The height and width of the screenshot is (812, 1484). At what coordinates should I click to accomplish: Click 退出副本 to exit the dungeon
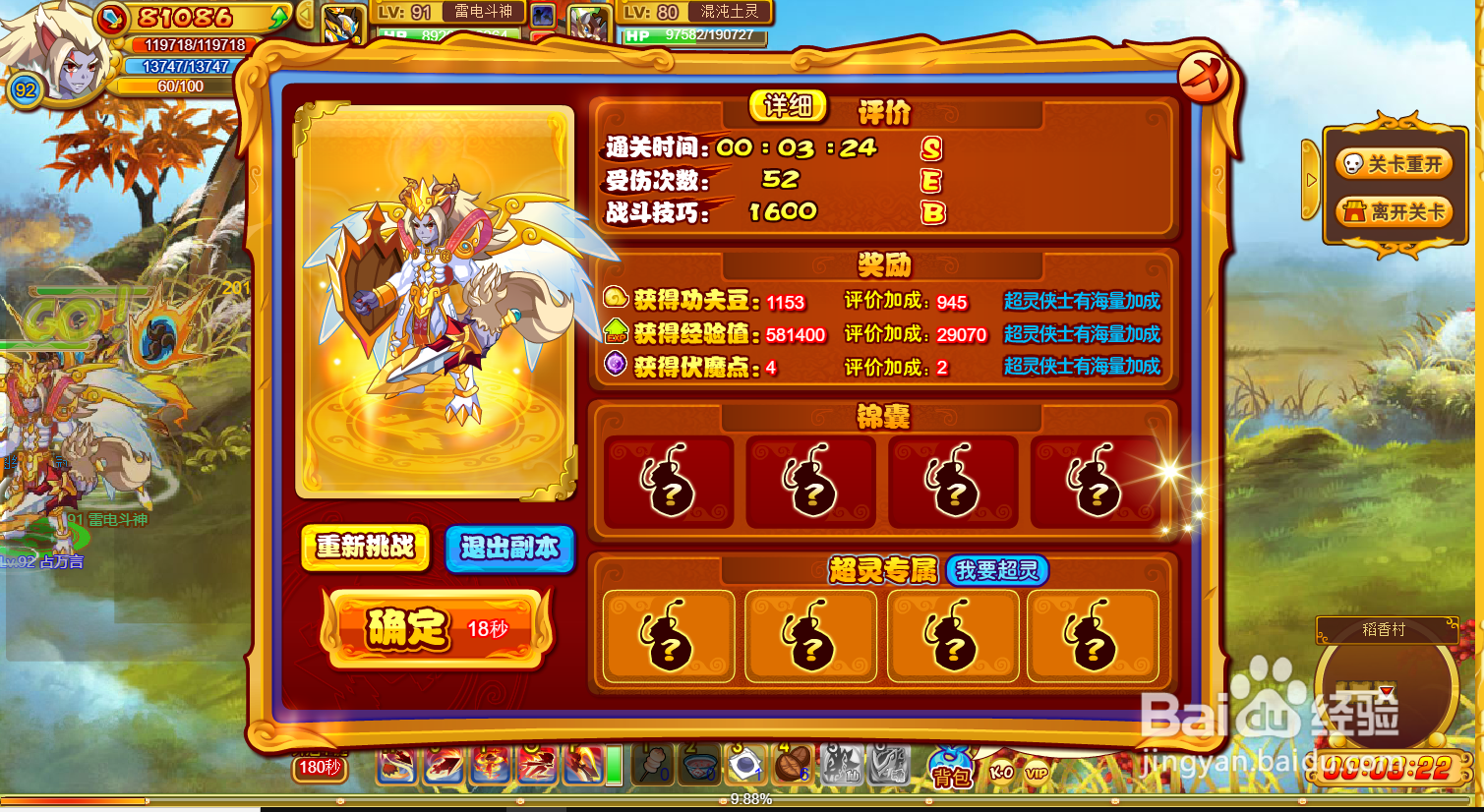(510, 551)
